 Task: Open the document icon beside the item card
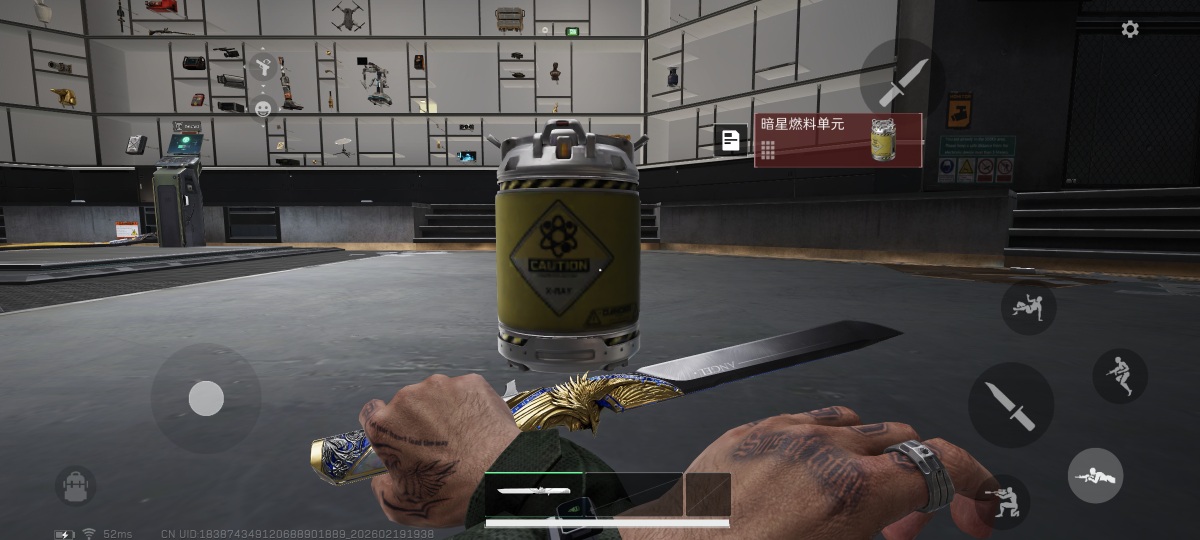point(731,141)
